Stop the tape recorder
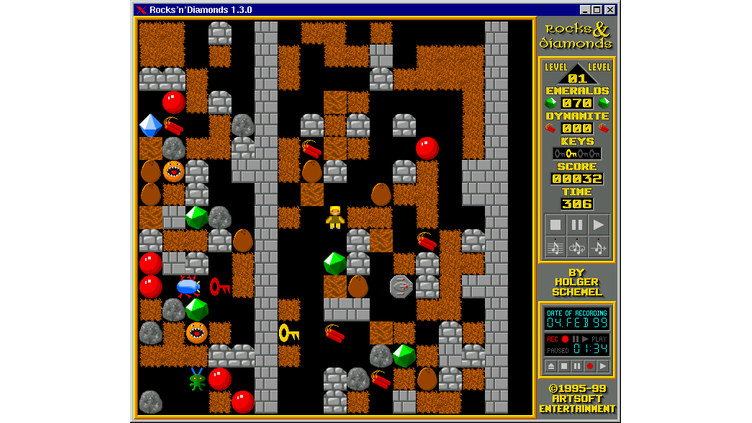This screenshot has height=423, width=752. pos(564,366)
